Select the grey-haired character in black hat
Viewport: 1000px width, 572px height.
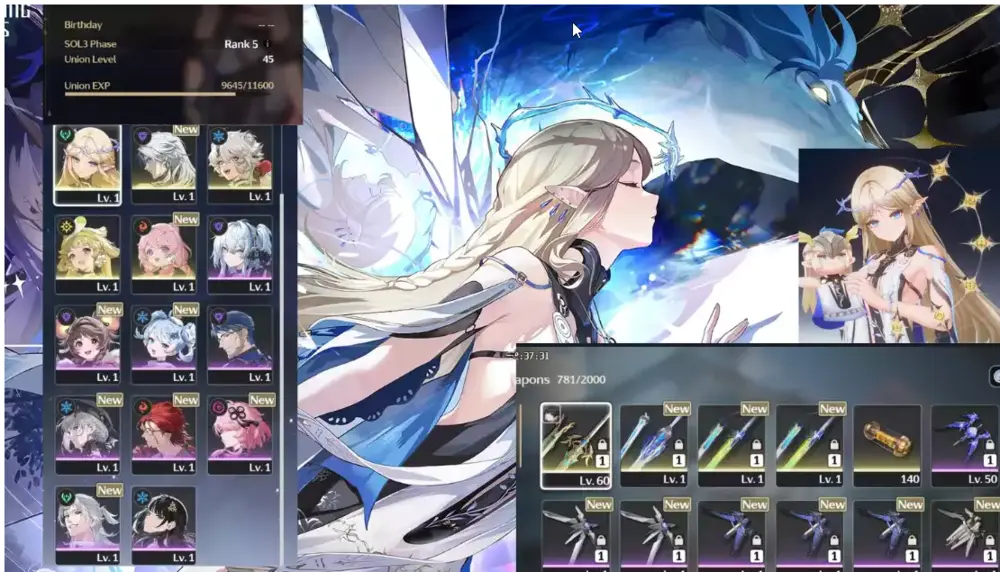[x=87, y=432]
